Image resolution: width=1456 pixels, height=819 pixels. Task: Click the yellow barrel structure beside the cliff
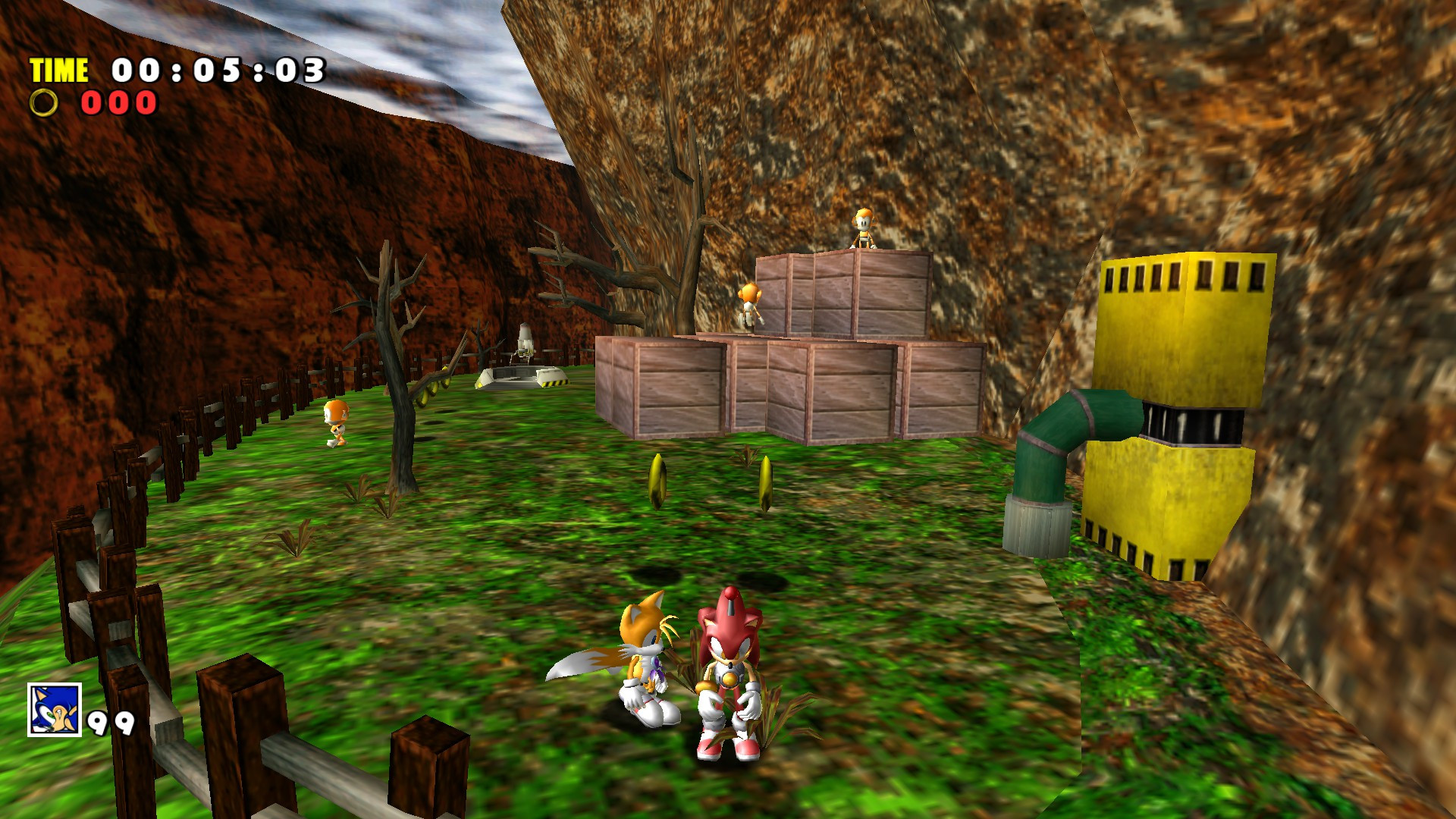(x=1183, y=341)
